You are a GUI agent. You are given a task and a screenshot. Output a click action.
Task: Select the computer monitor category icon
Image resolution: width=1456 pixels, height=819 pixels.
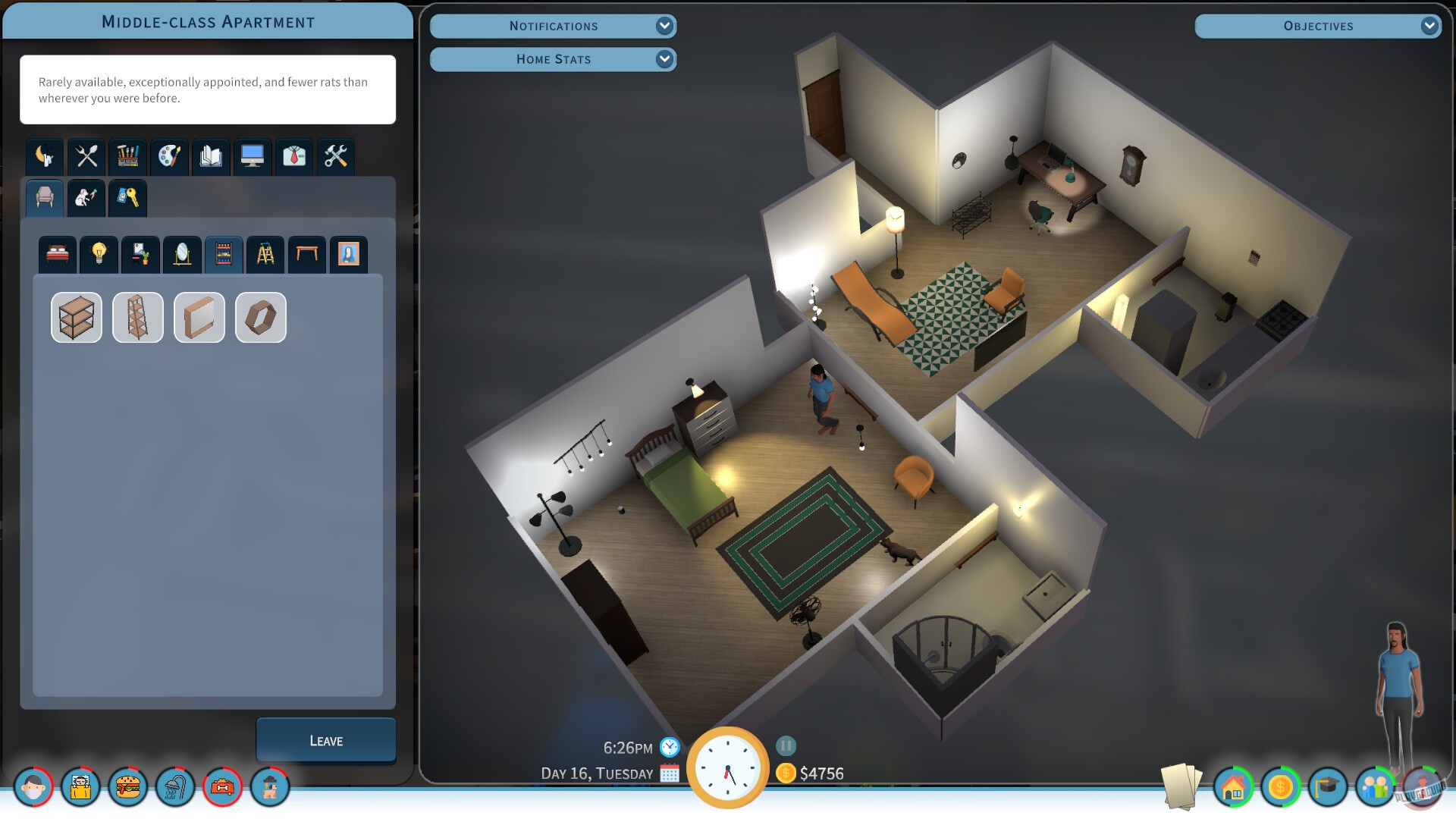tap(252, 157)
